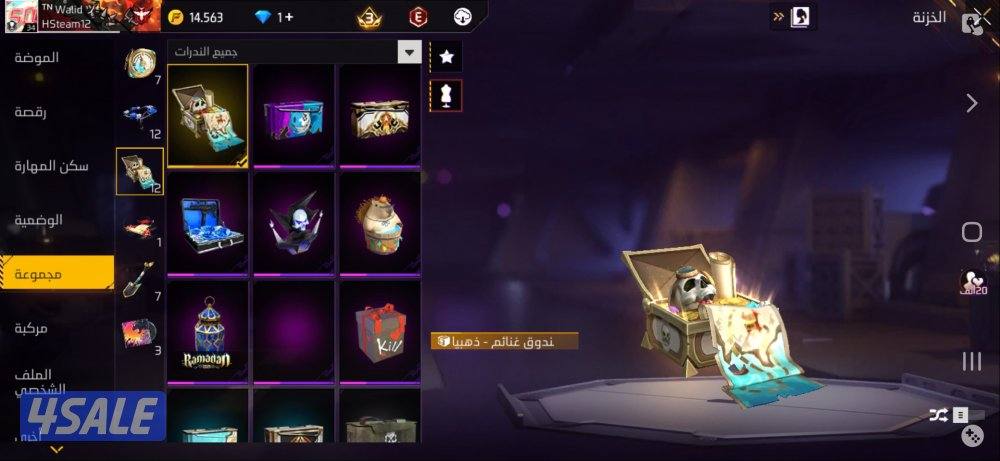
Task: Click the mannequin filter icon
Action: coord(446,94)
